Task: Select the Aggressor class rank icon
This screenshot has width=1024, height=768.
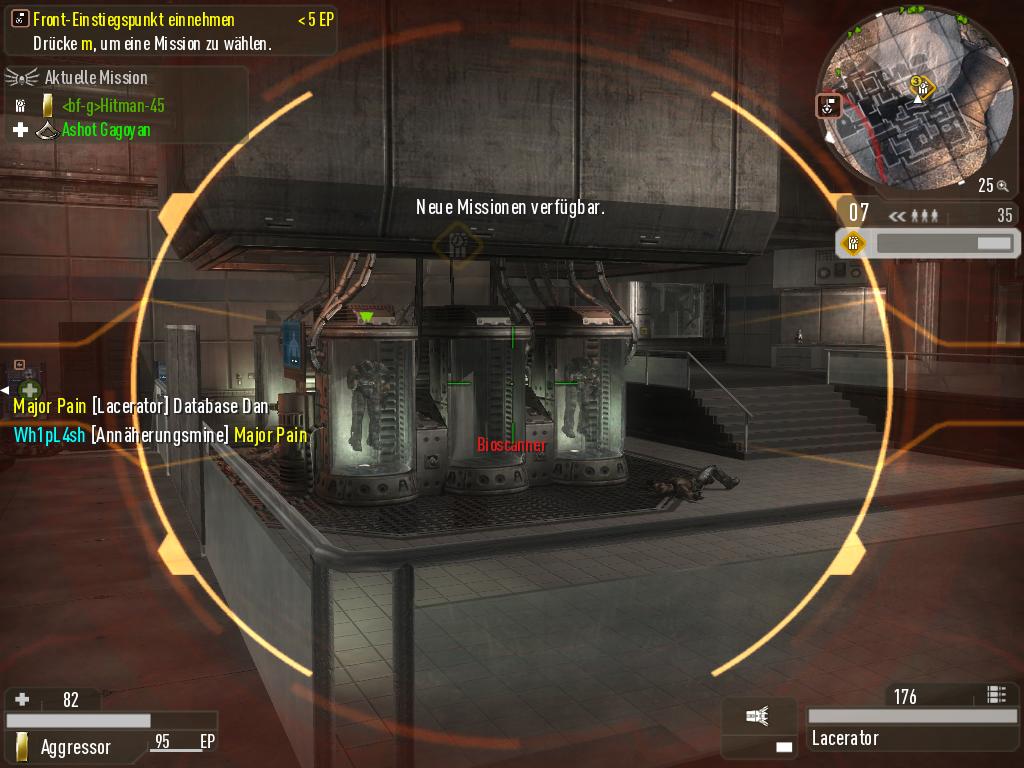Action: coord(22,746)
